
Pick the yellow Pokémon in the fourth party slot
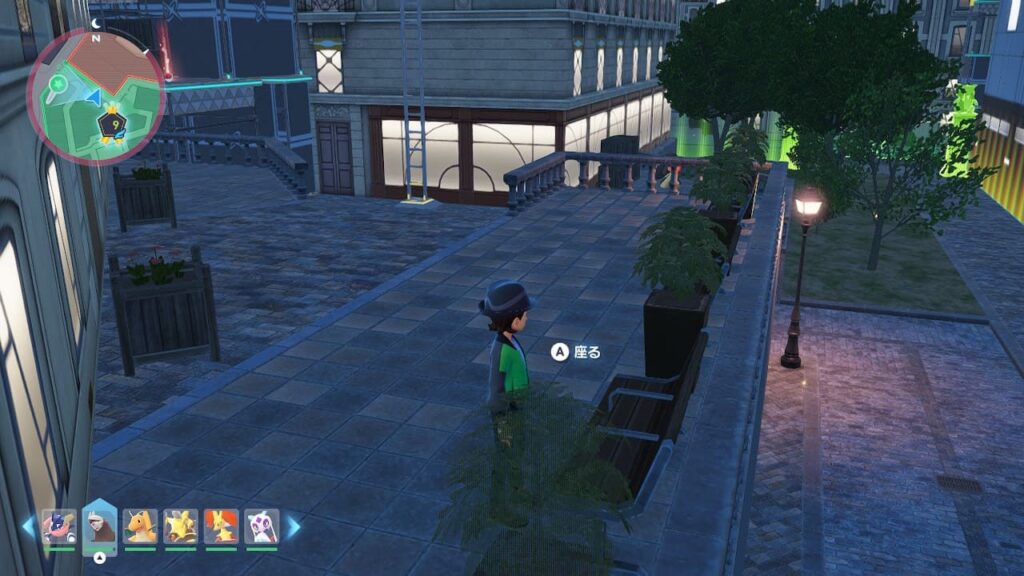click(181, 526)
